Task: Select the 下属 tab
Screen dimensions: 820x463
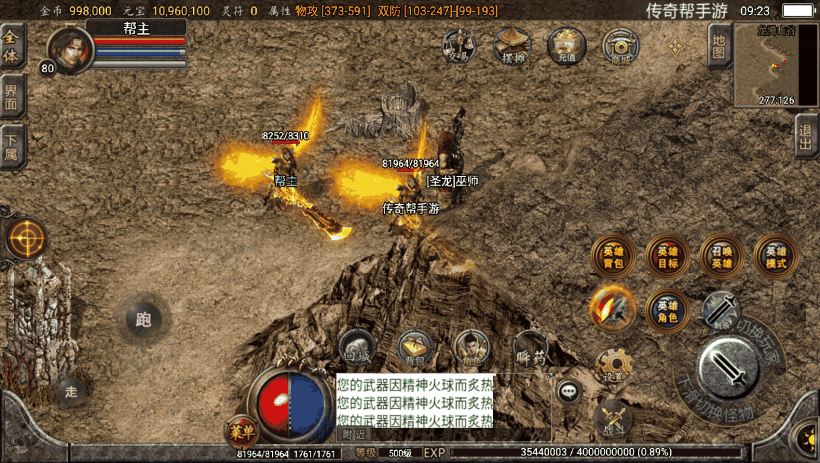Action: point(11,143)
